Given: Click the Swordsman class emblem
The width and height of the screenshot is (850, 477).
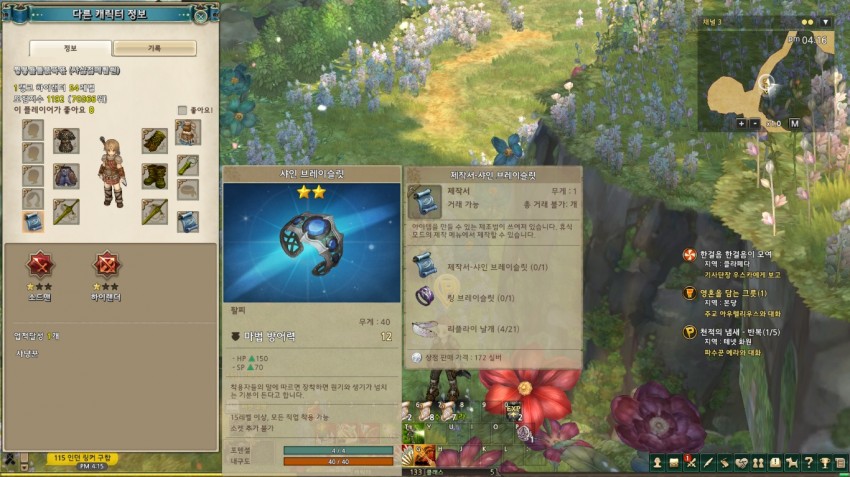Looking at the screenshot, I should coord(39,264).
